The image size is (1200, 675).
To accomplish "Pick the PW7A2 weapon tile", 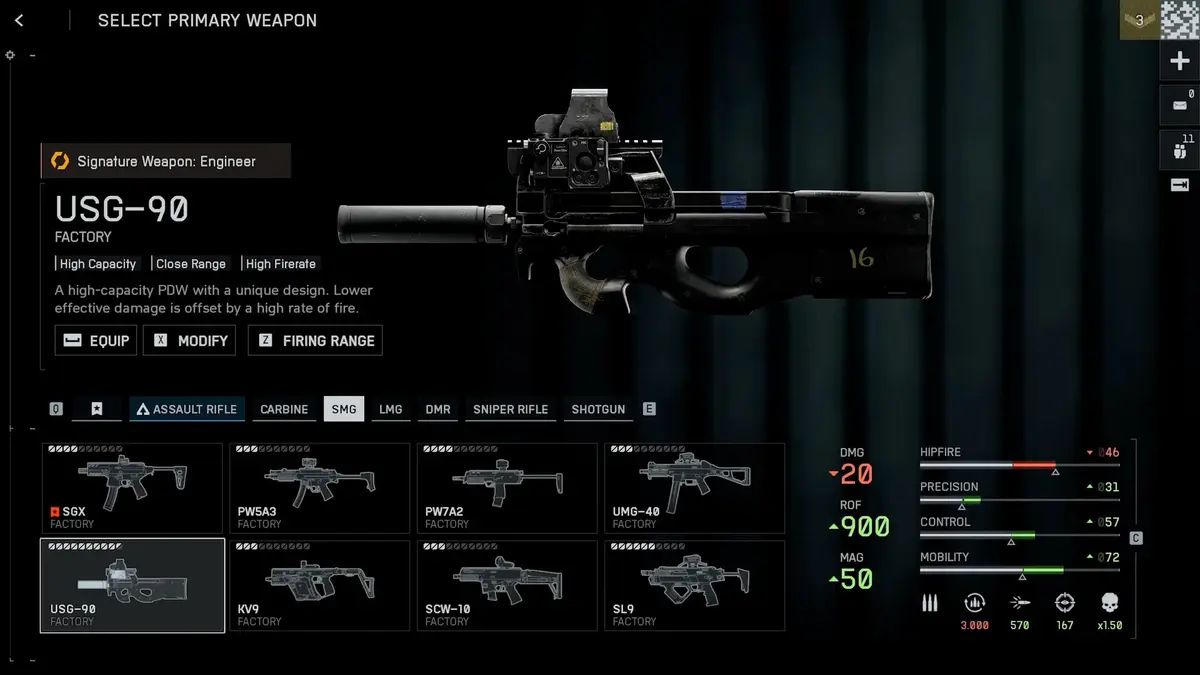I will [x=507, y=488].
